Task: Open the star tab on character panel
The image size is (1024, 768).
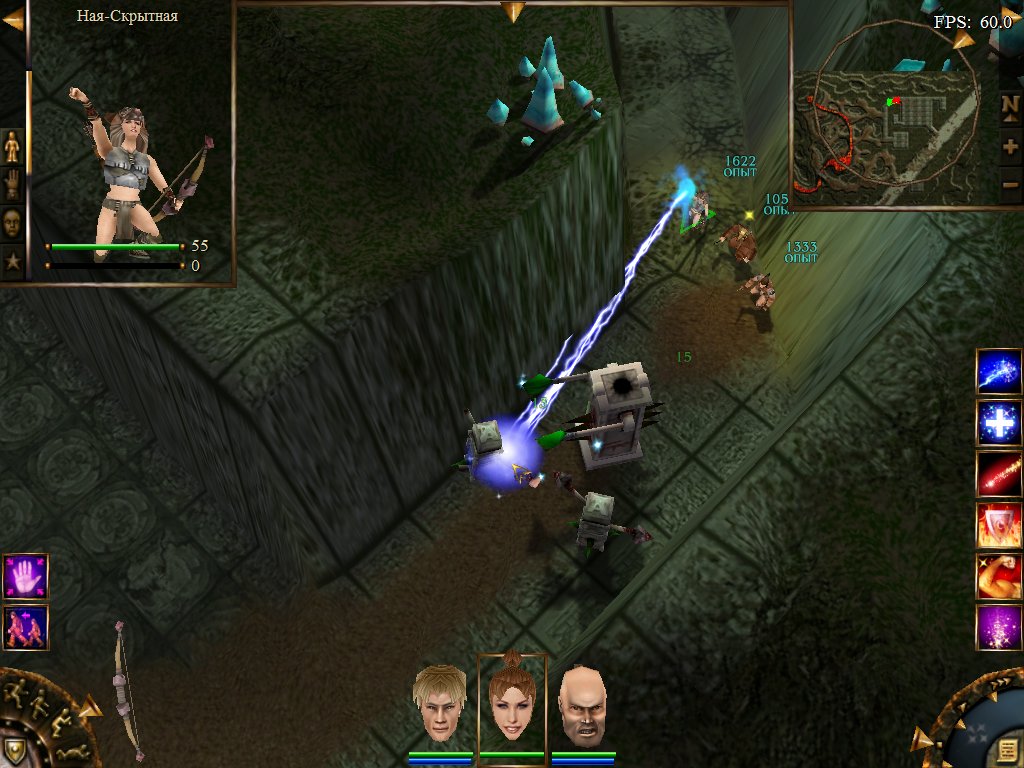Action: (x=12, y=261)
